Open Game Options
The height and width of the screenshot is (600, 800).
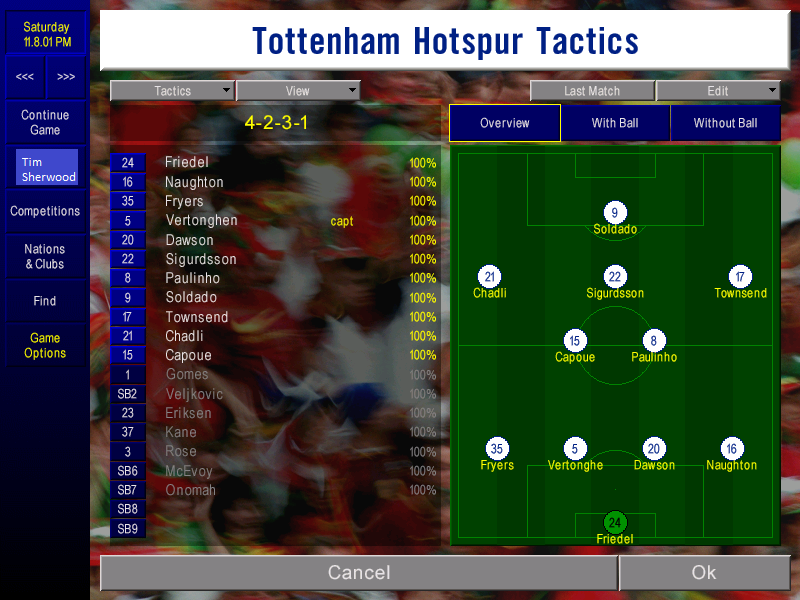click(45, 346)
